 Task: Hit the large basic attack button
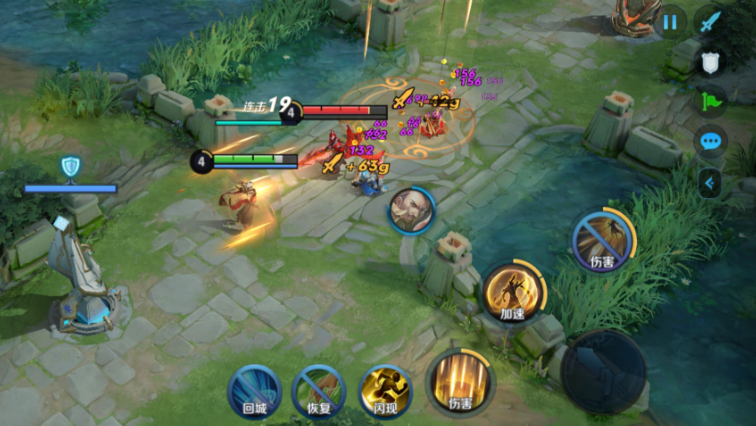[603, 371]
